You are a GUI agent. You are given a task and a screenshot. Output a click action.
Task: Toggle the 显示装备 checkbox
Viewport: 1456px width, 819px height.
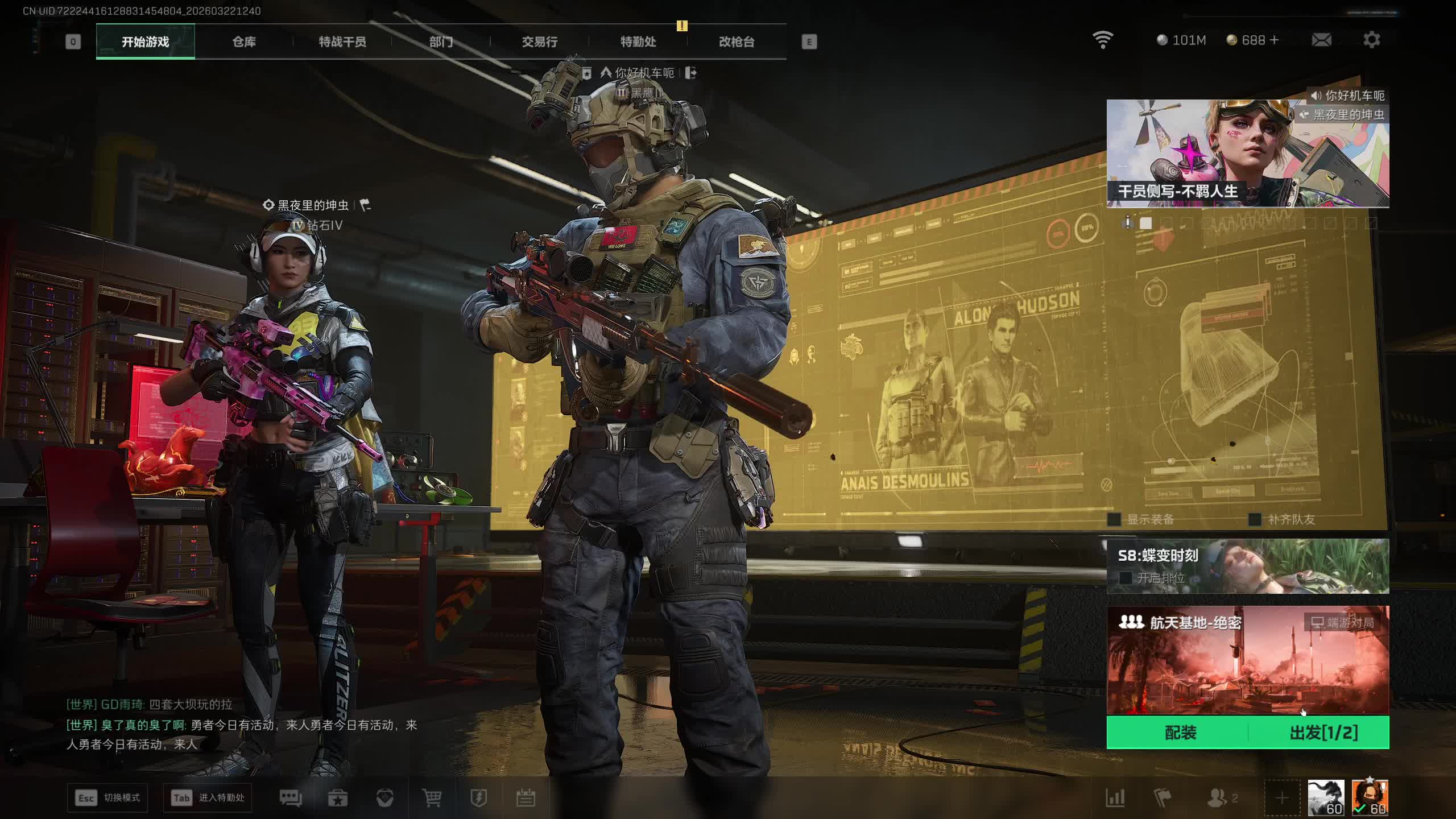point(1115,519)
